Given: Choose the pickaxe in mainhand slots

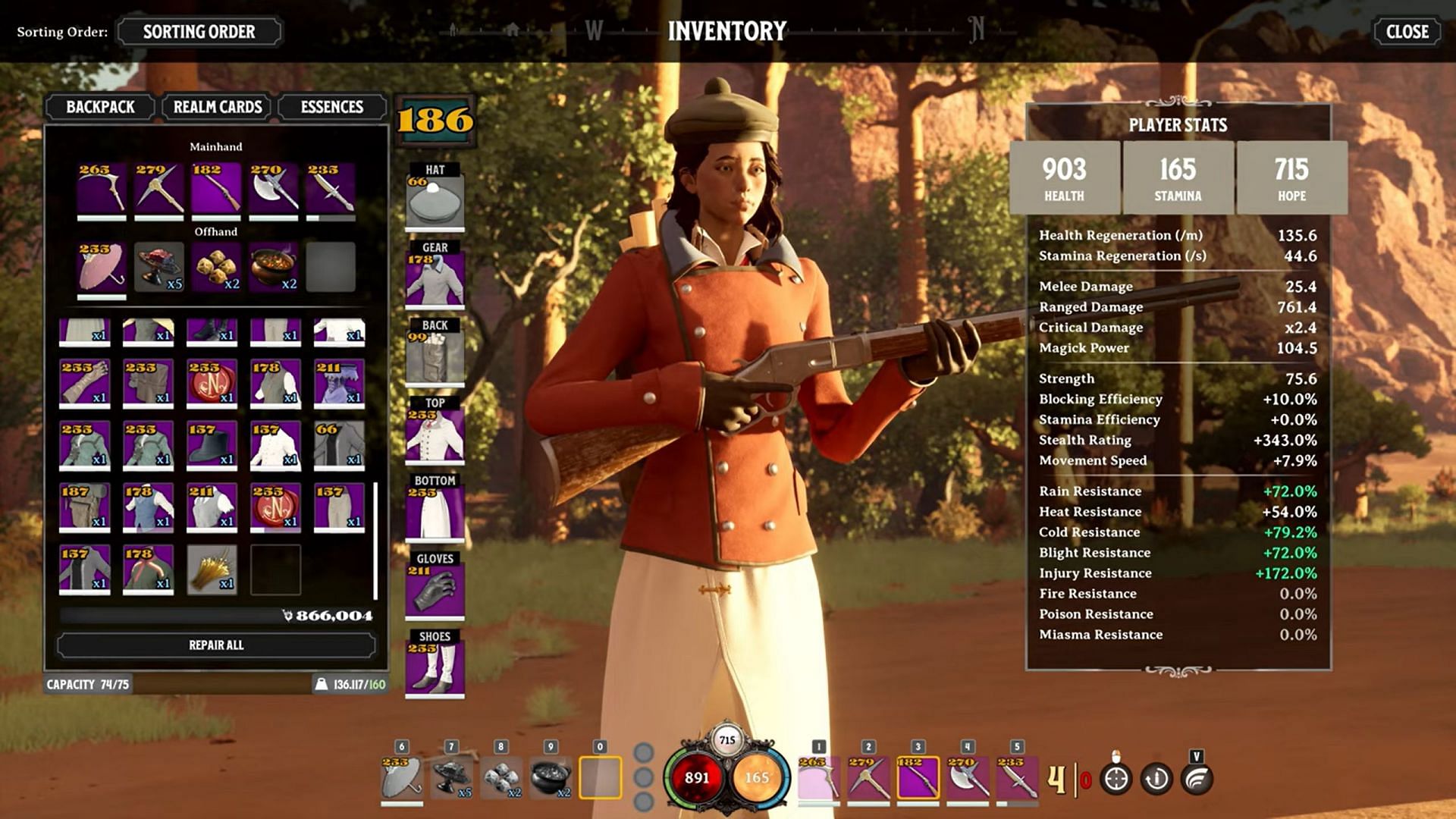Looking at the screenshot, I should (x=159, y=188).
